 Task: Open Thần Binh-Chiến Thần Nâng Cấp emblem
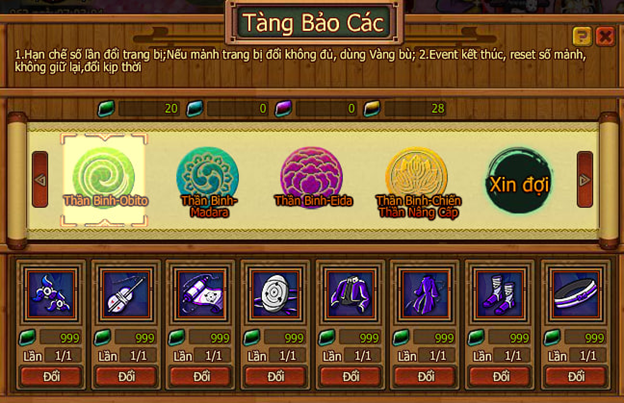pos(416,178)
